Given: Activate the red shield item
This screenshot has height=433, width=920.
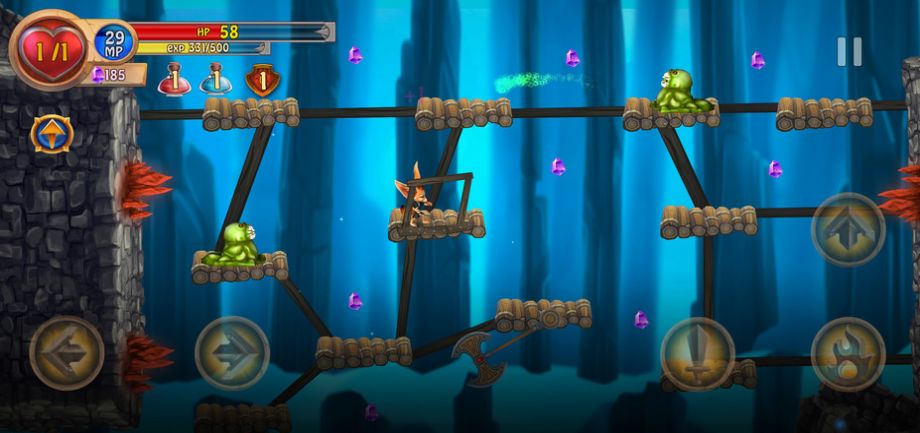Looking at the screenshot, I should coord(261,79).
